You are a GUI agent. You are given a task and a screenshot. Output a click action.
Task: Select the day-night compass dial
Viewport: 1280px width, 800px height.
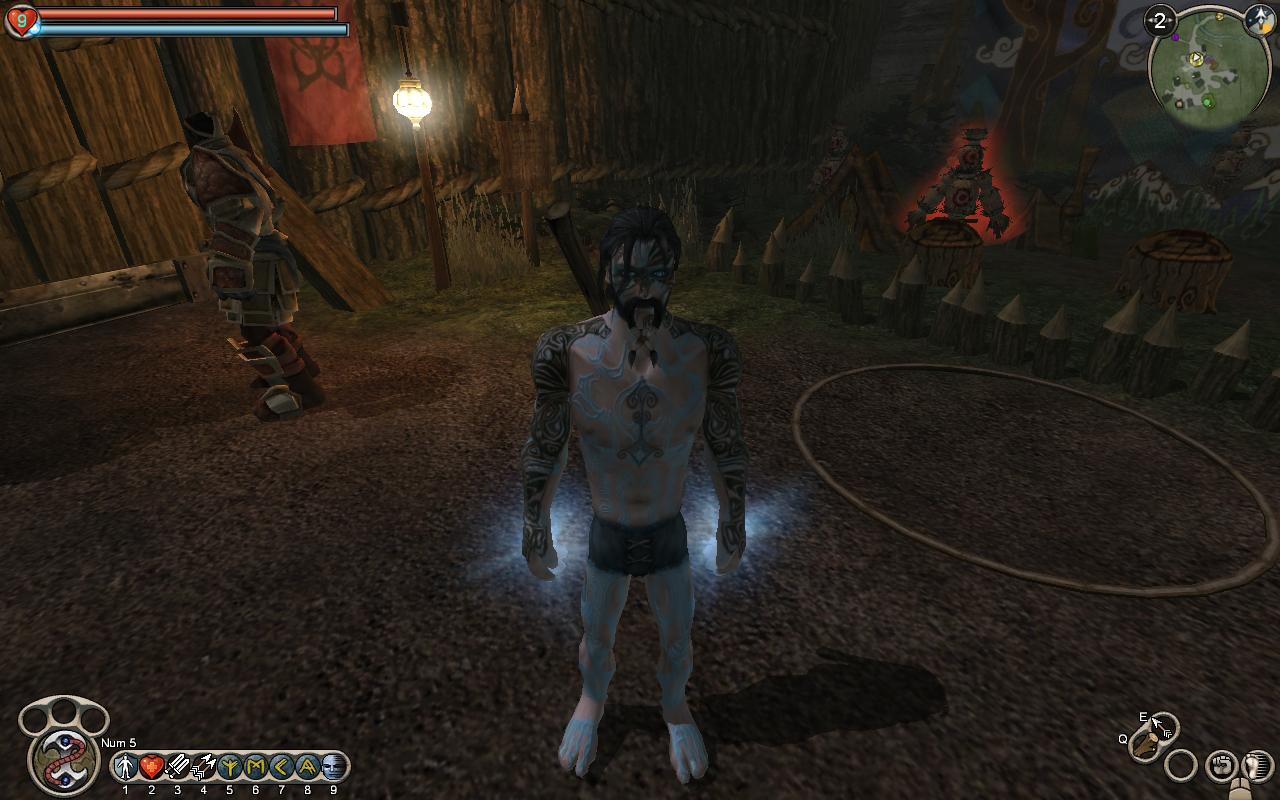(1258, 20)
